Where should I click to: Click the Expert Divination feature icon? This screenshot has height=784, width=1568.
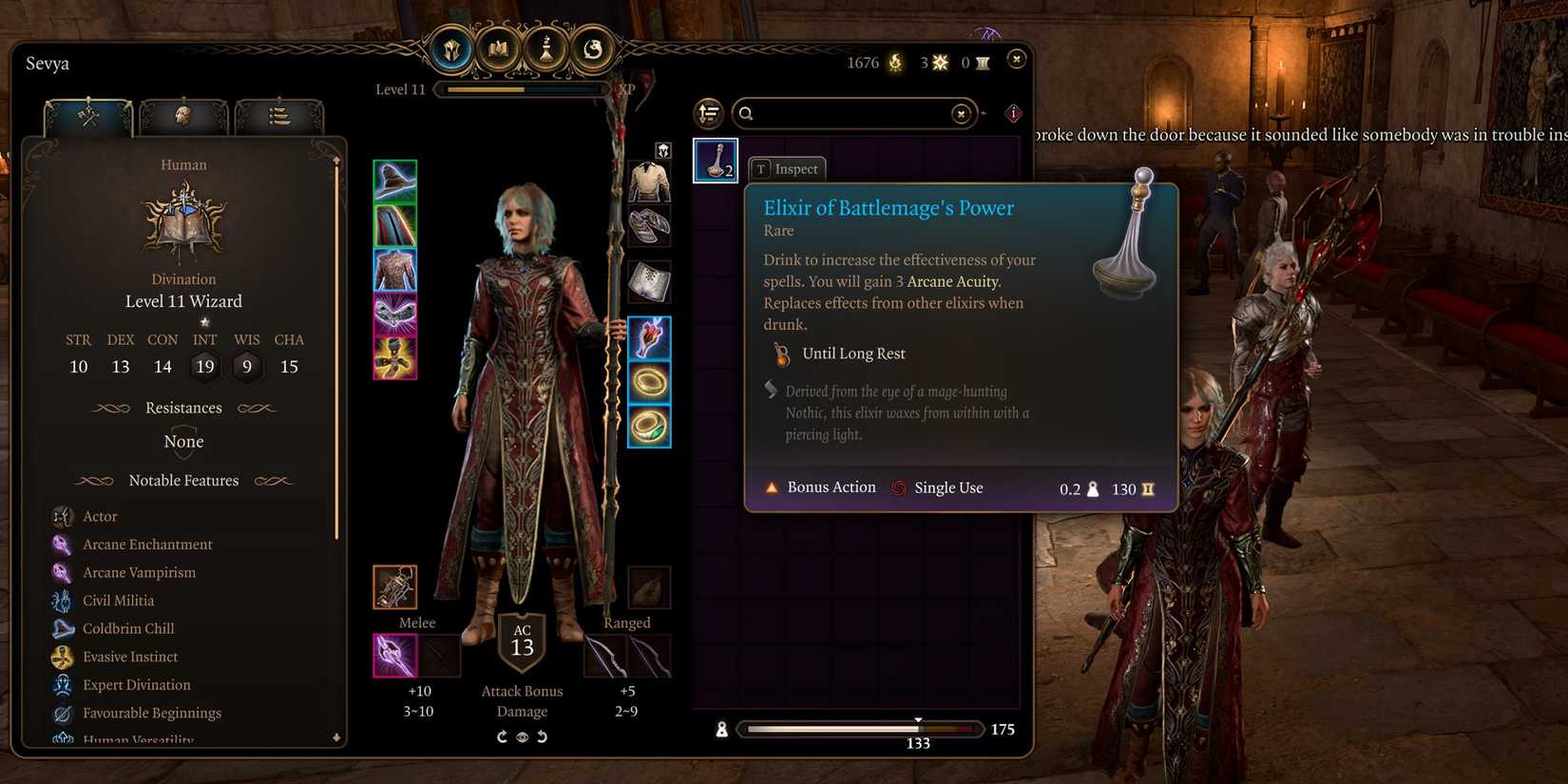pos(63,684)
